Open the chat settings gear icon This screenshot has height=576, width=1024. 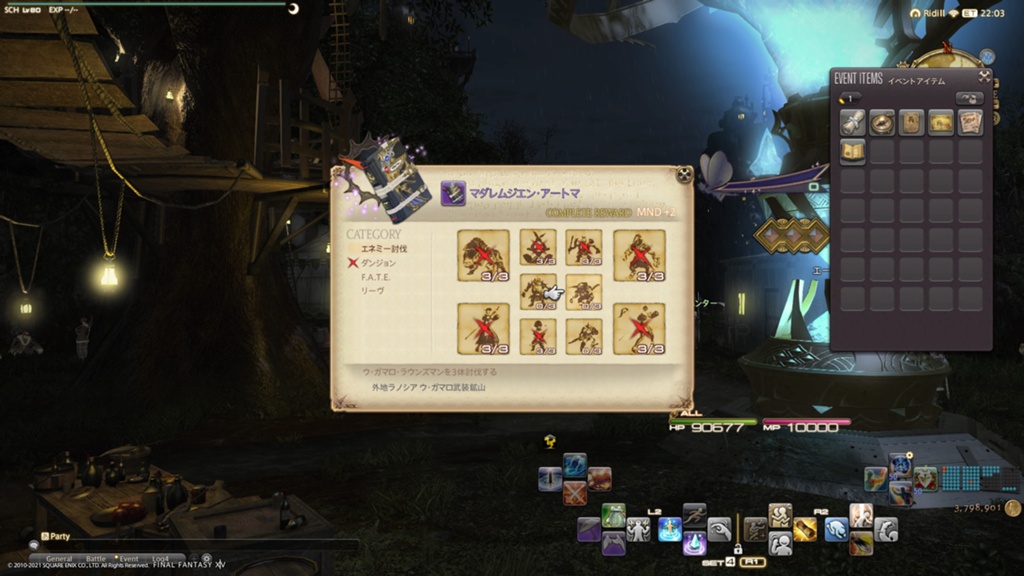pyautogui.click(x=206, y=559)
